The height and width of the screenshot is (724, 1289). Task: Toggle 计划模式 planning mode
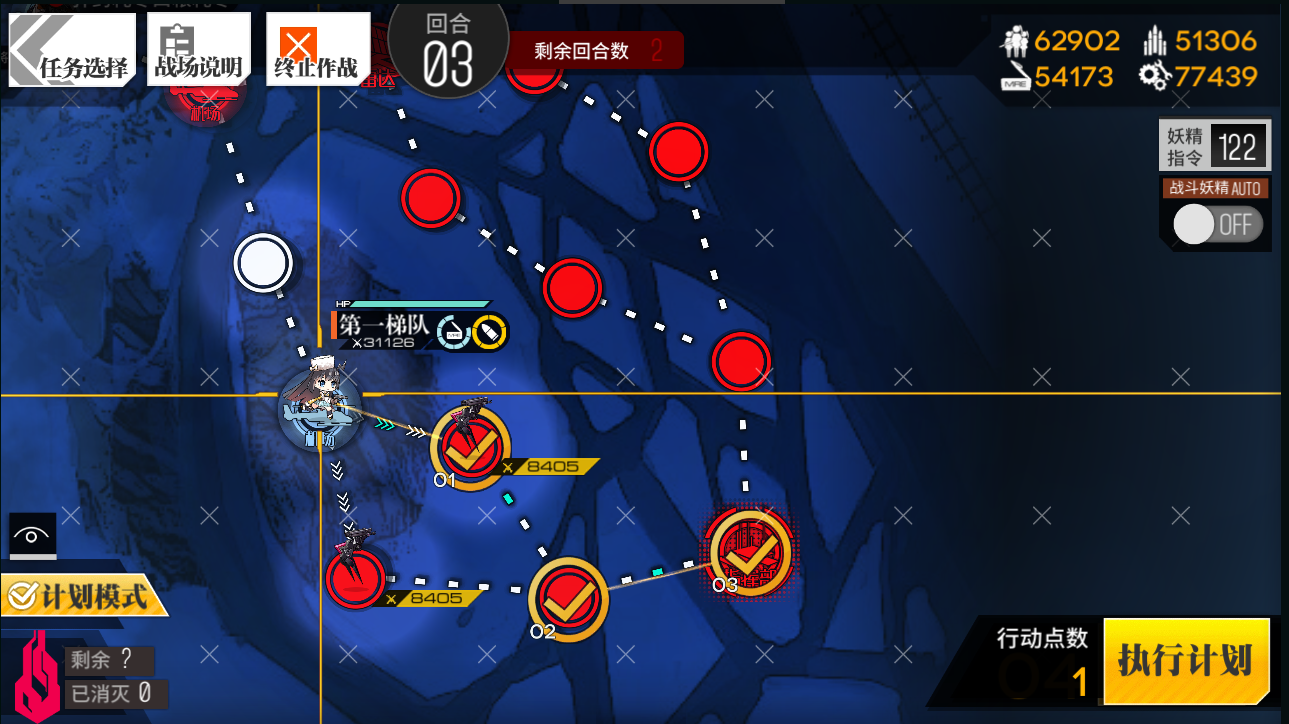click(83, 596)
